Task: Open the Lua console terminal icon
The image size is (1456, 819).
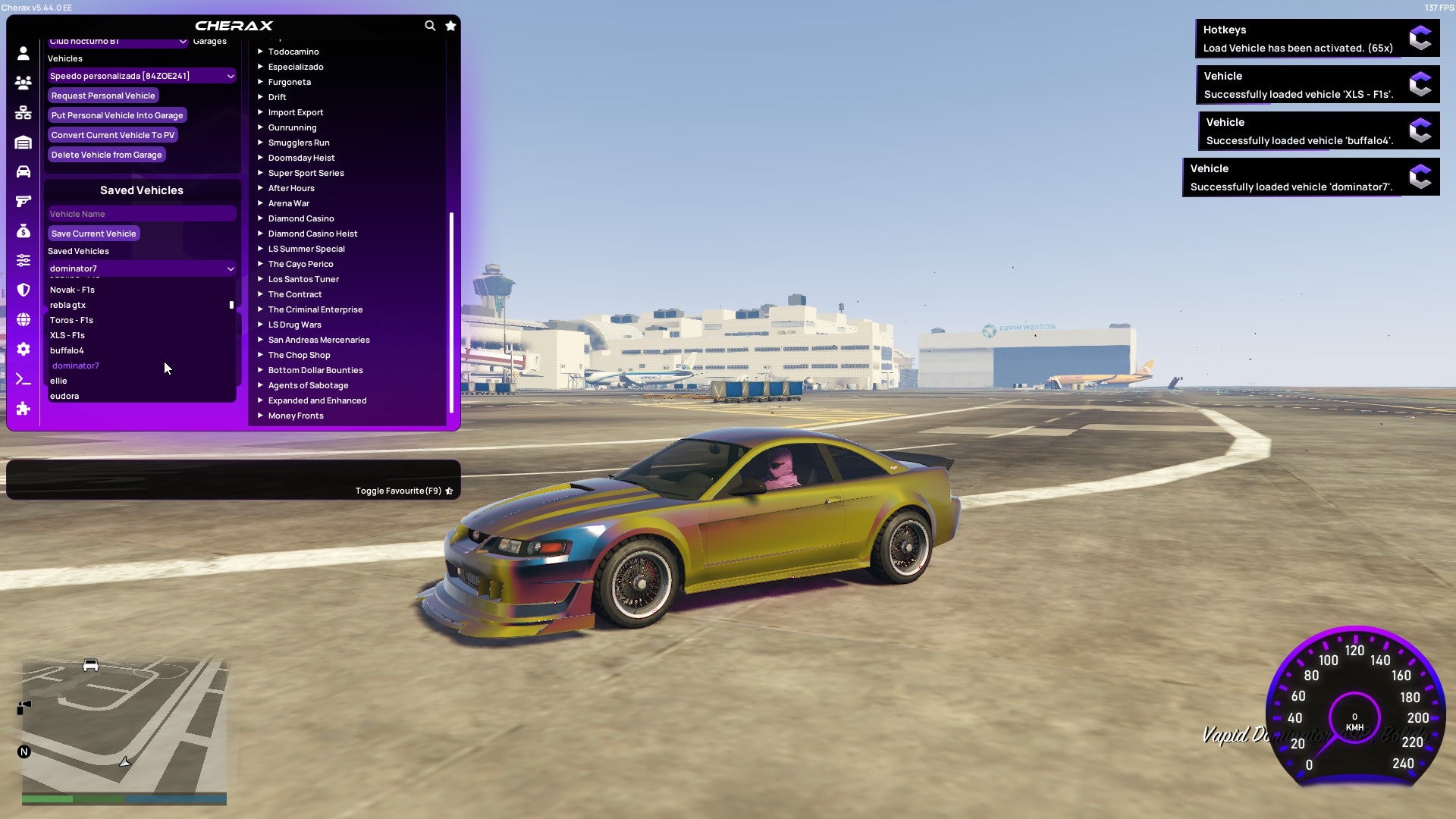Action: pos(23,378)
